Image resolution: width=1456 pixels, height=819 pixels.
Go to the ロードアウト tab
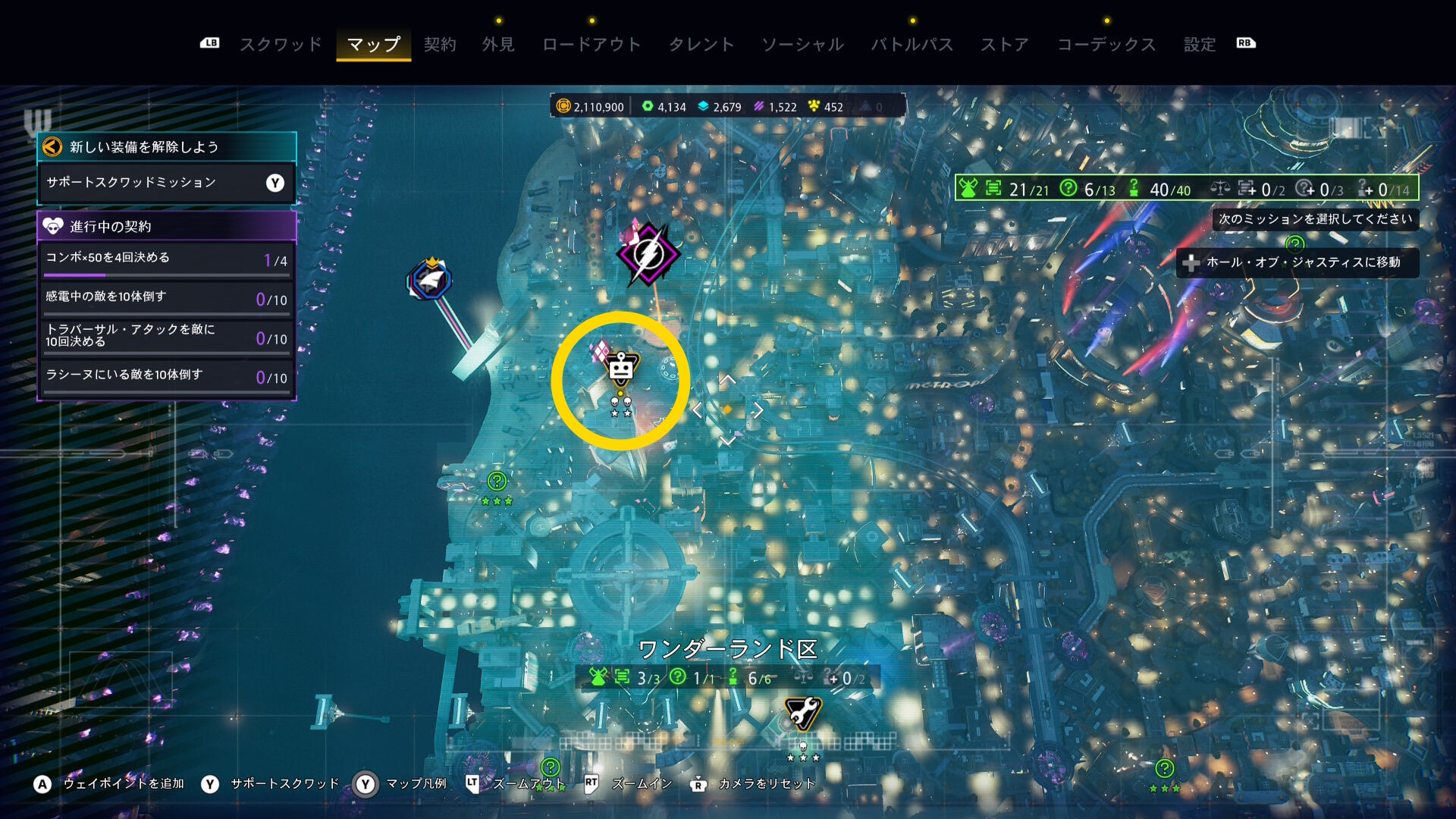pos(591,45)
